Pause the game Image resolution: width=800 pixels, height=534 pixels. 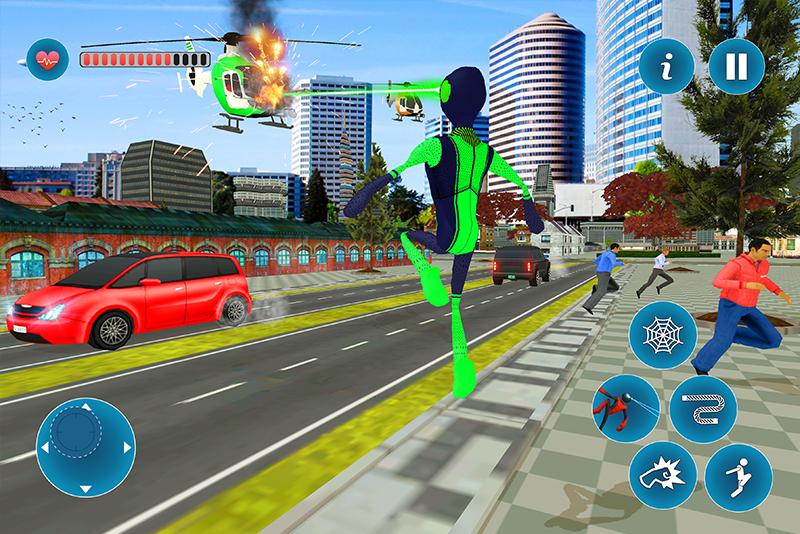tap(735, 67)
